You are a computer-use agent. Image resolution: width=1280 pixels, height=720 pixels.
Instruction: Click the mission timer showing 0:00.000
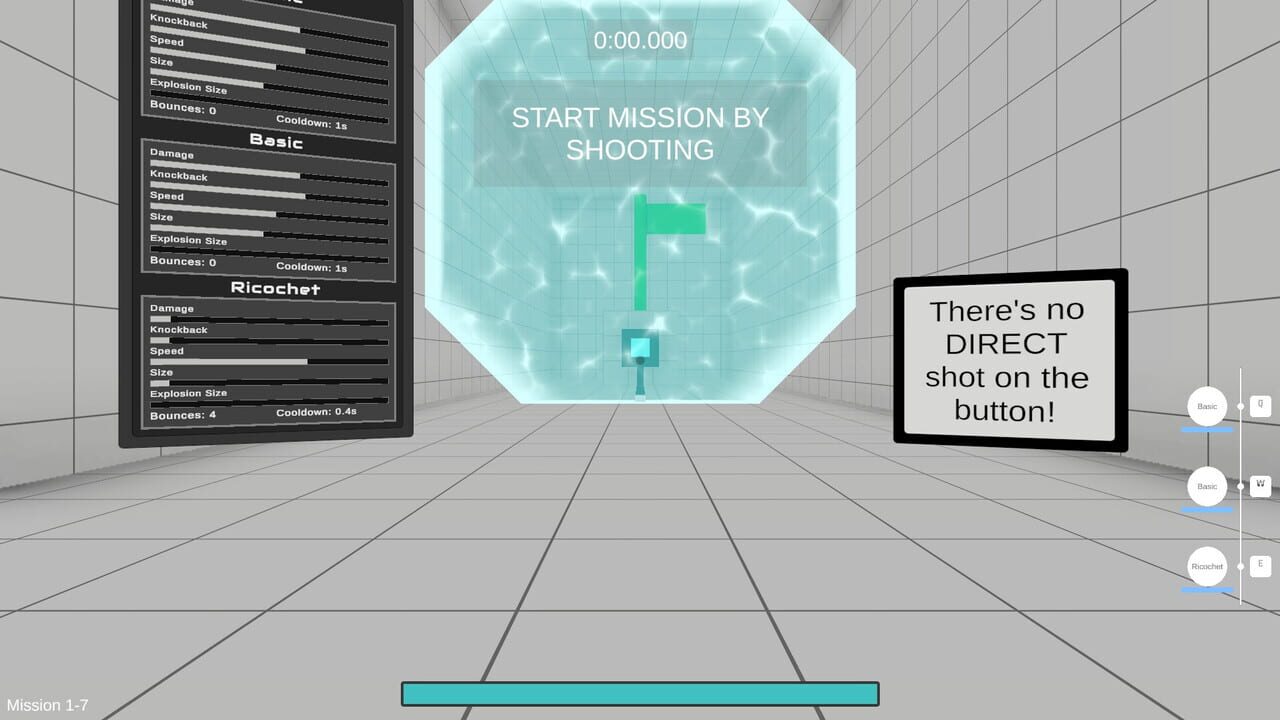tap(640, 41)
